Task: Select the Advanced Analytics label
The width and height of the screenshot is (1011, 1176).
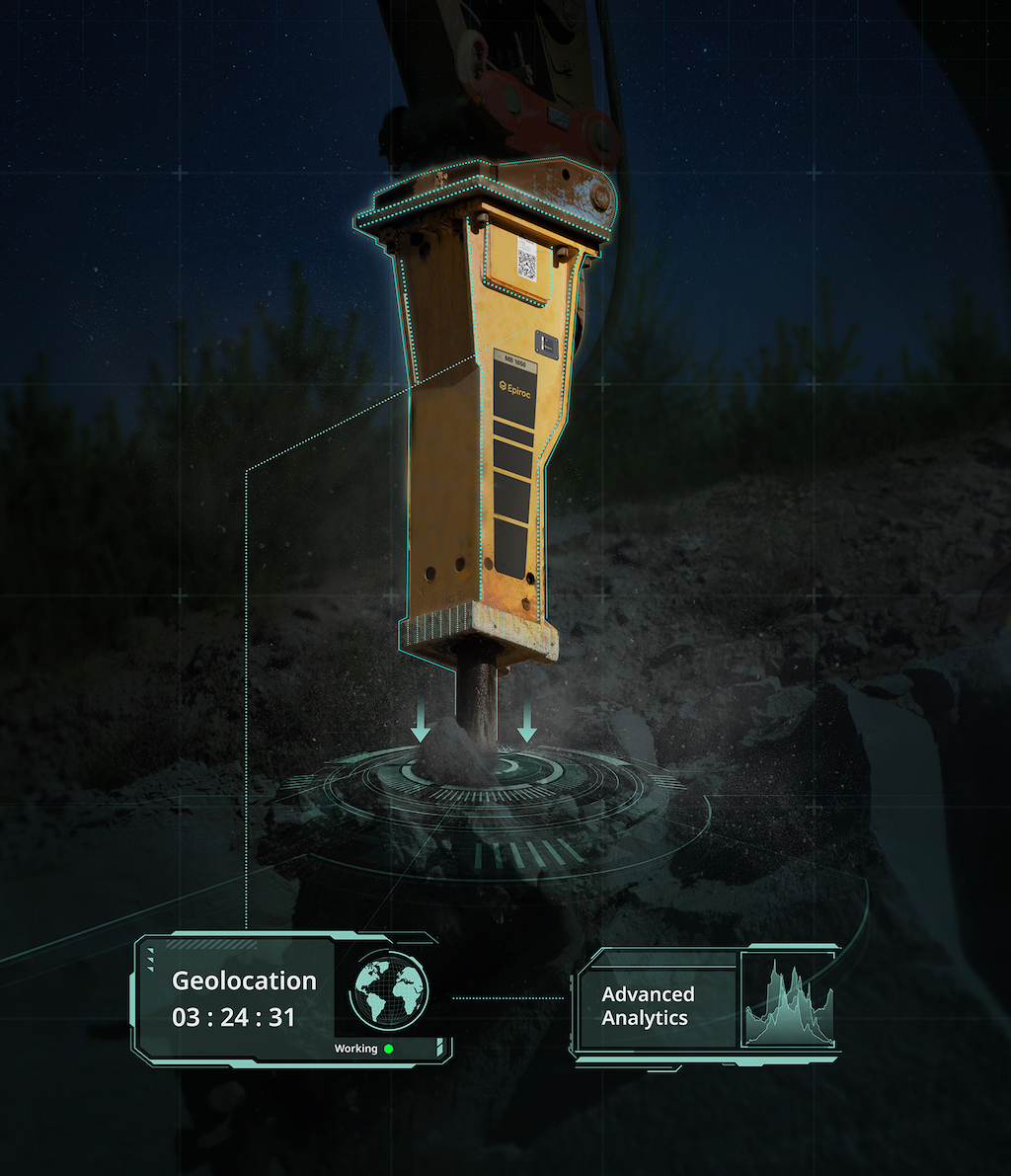Action: (x=648, y=1006)
